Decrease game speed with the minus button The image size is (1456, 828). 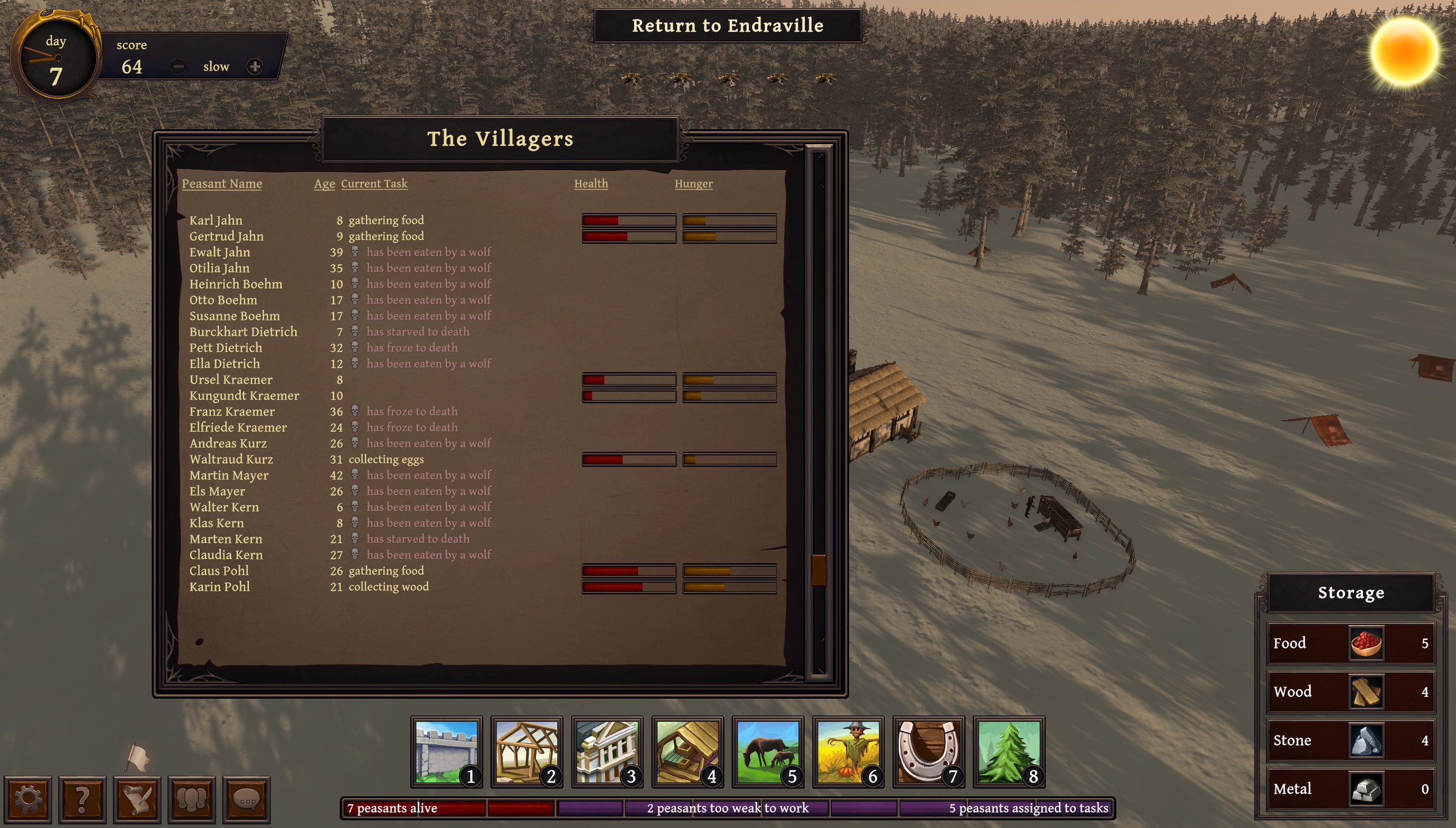pyautogui.click(x=178, y=66)
